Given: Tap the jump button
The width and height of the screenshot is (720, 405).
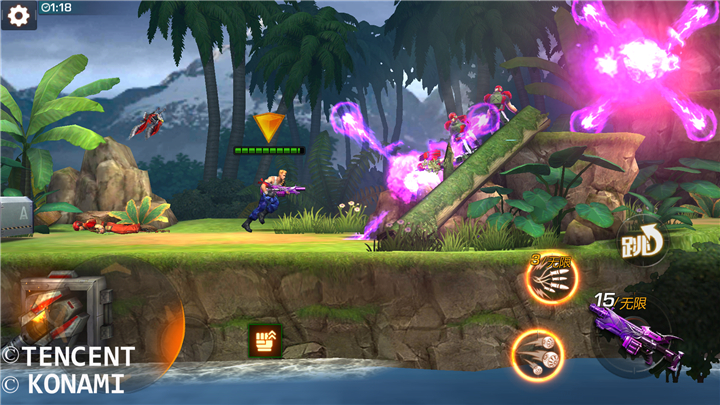Looking at the screenshot, I should tap(642, 243).
